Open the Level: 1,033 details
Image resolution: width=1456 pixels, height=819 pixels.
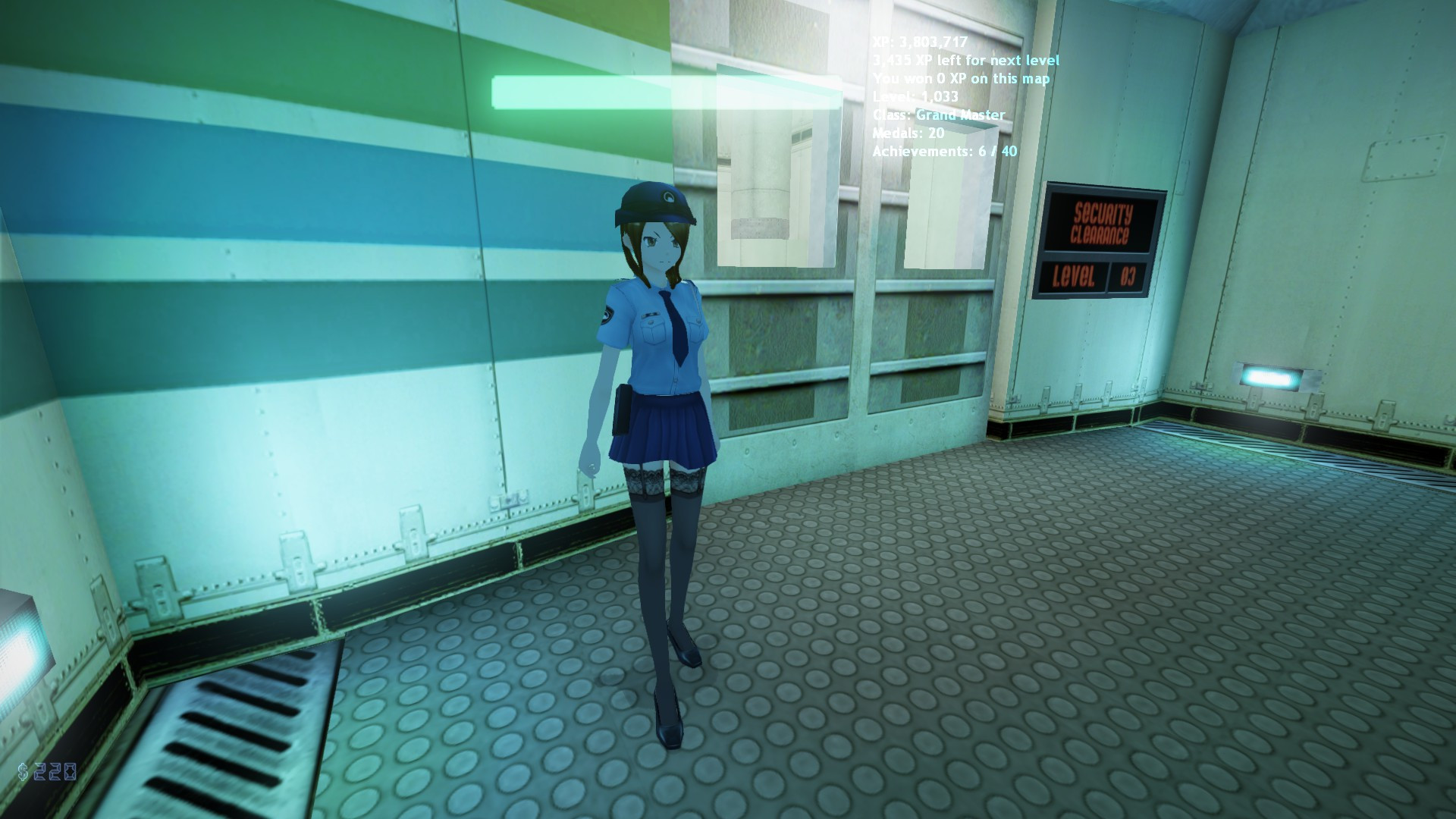point(915,97)
